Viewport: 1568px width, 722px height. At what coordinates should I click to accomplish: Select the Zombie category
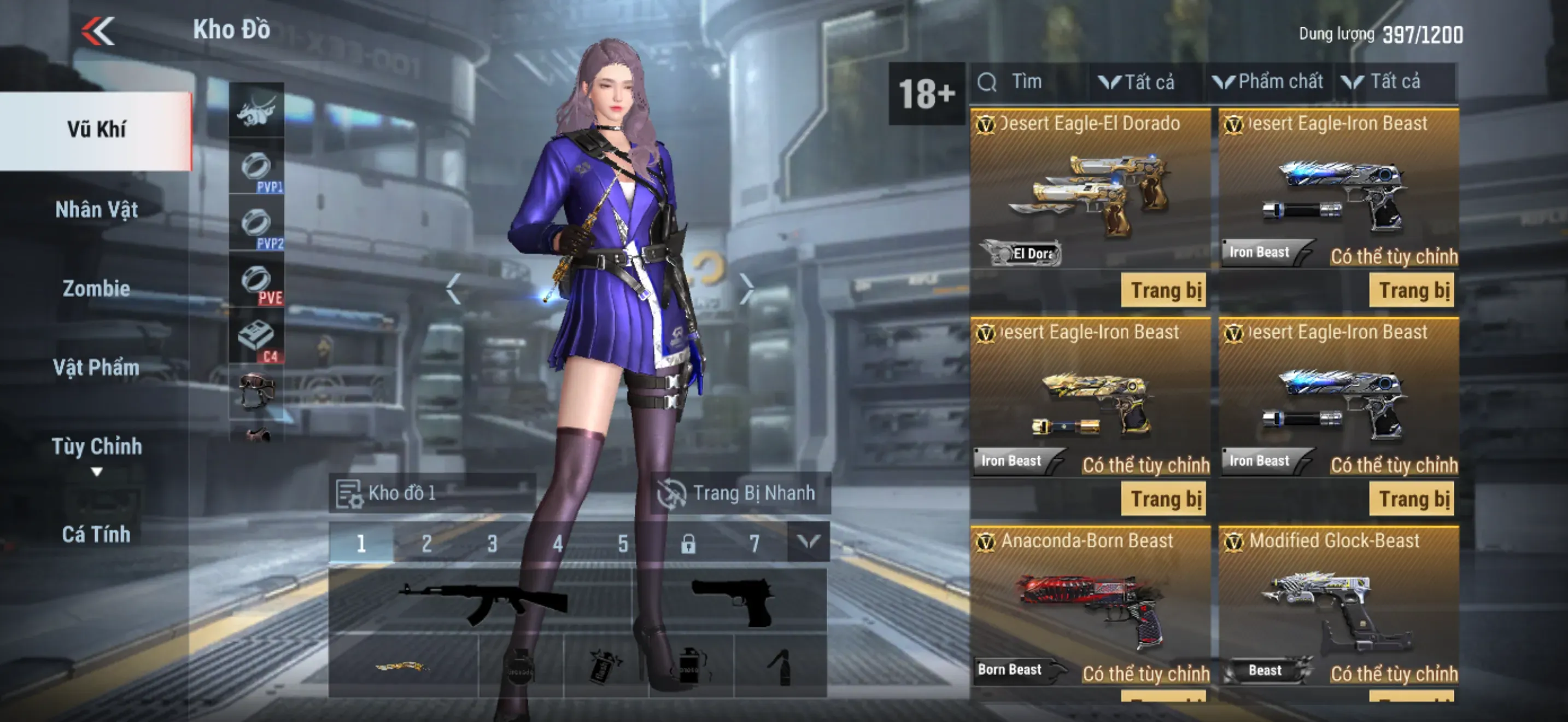(96, 289)
